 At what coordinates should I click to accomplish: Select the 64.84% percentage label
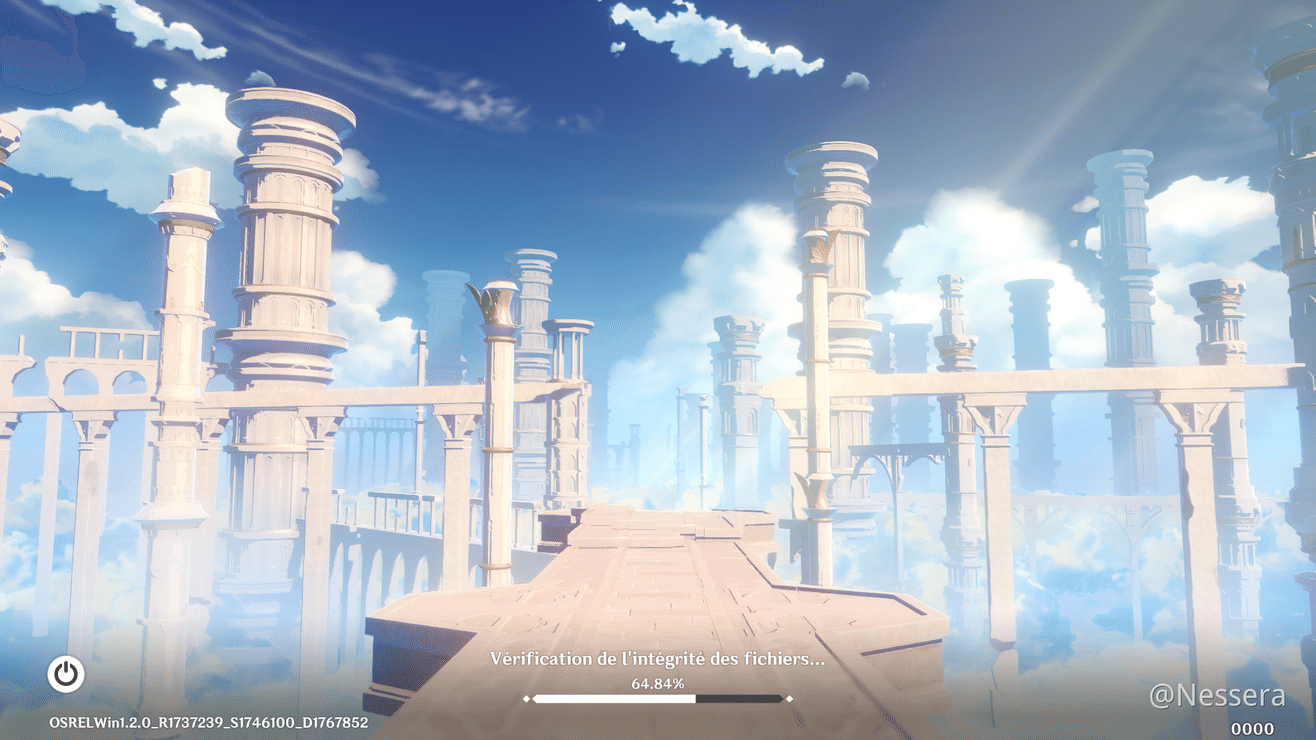658,686
